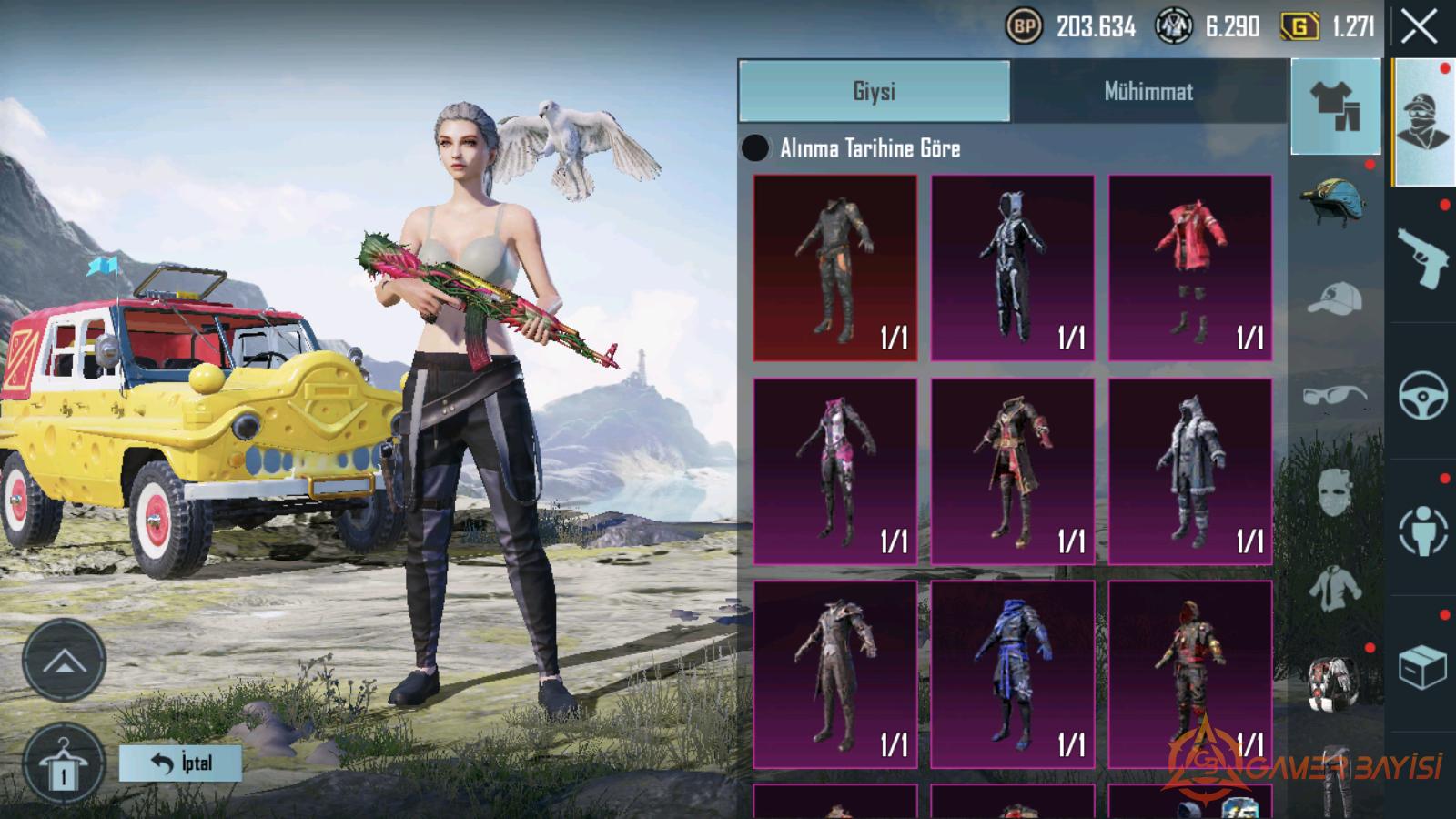Pick the white fur wolf coat outfit
The width and height of the screenshot is (1456, 819).
pos(1189,470)
